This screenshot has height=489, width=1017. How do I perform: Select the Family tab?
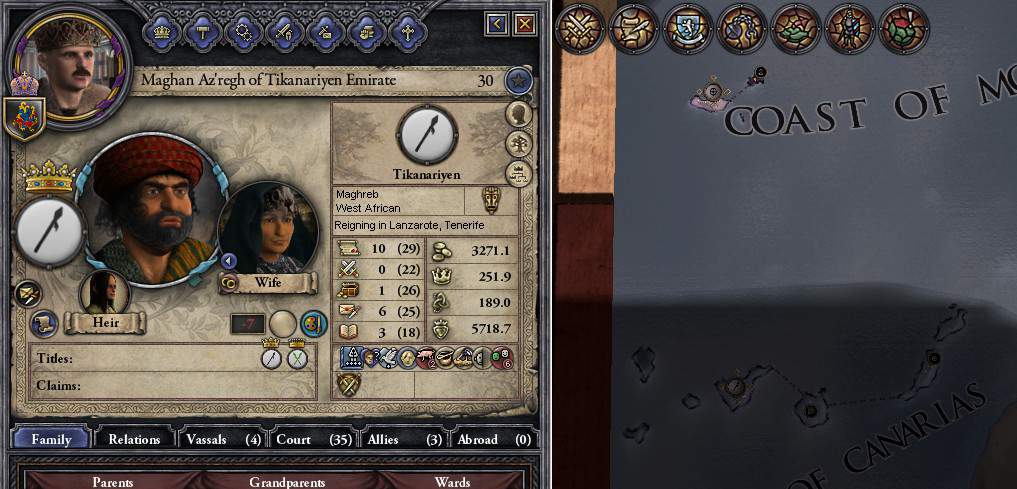pos(51,439)
